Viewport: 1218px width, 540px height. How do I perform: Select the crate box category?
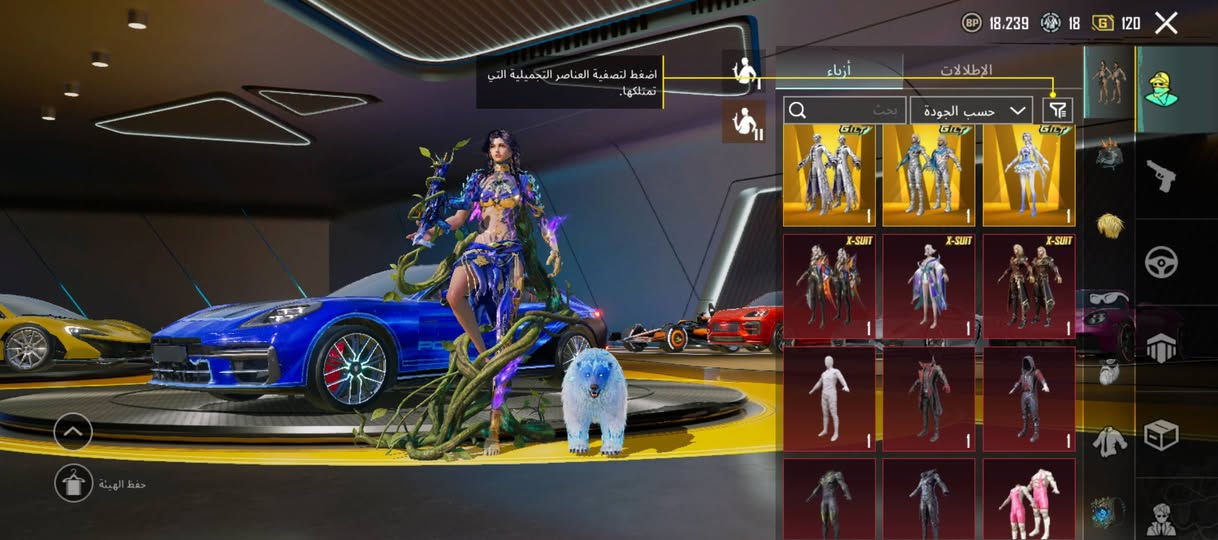coord(1162,434)
